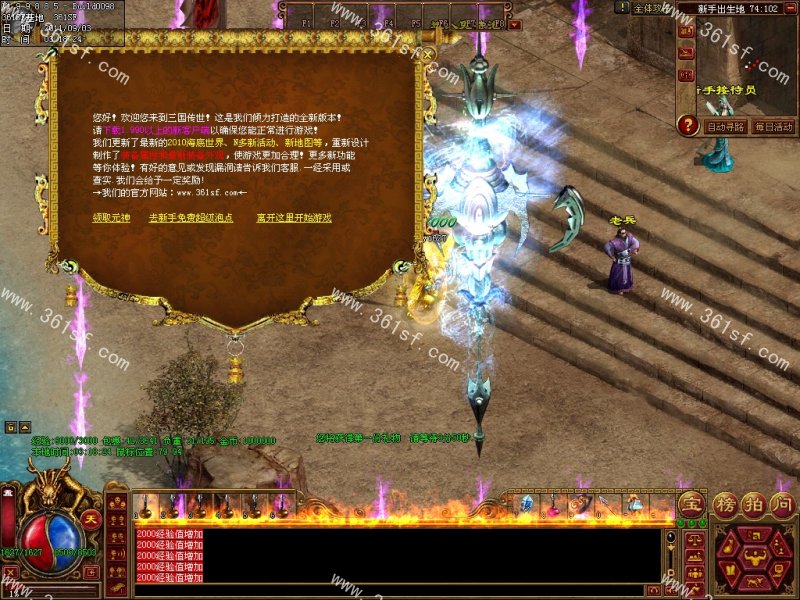Close the welcome dialogue panel
The width and height of the screenshot is (800, 600).
(428, 54)
